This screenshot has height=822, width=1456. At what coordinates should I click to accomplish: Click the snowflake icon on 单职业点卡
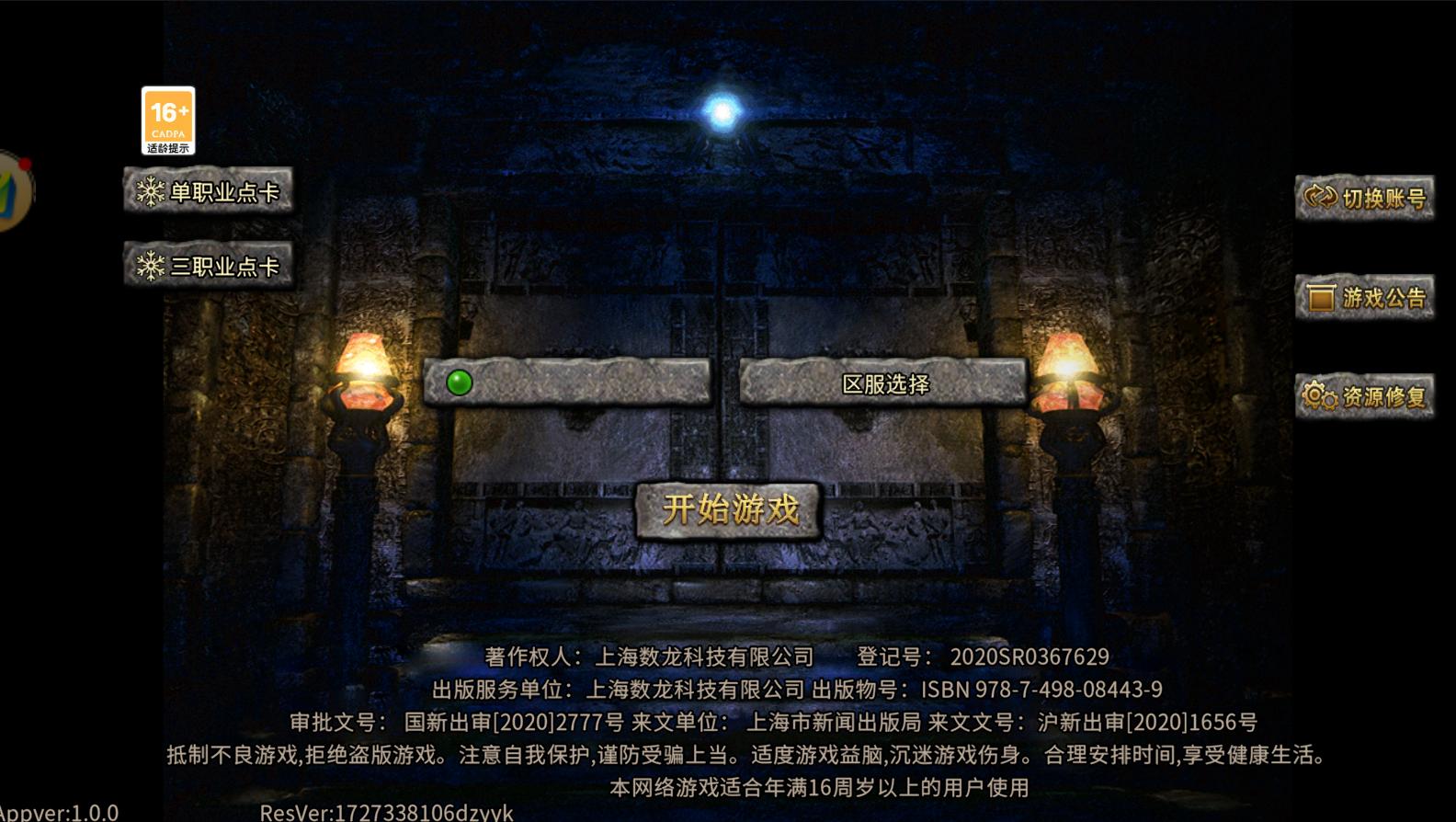pos(150,192)
